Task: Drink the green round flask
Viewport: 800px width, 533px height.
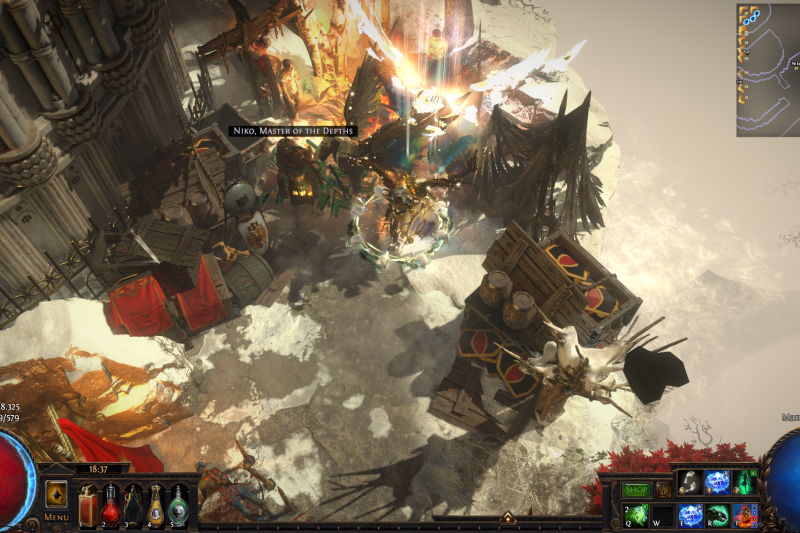Action: (x=179, y=503)
